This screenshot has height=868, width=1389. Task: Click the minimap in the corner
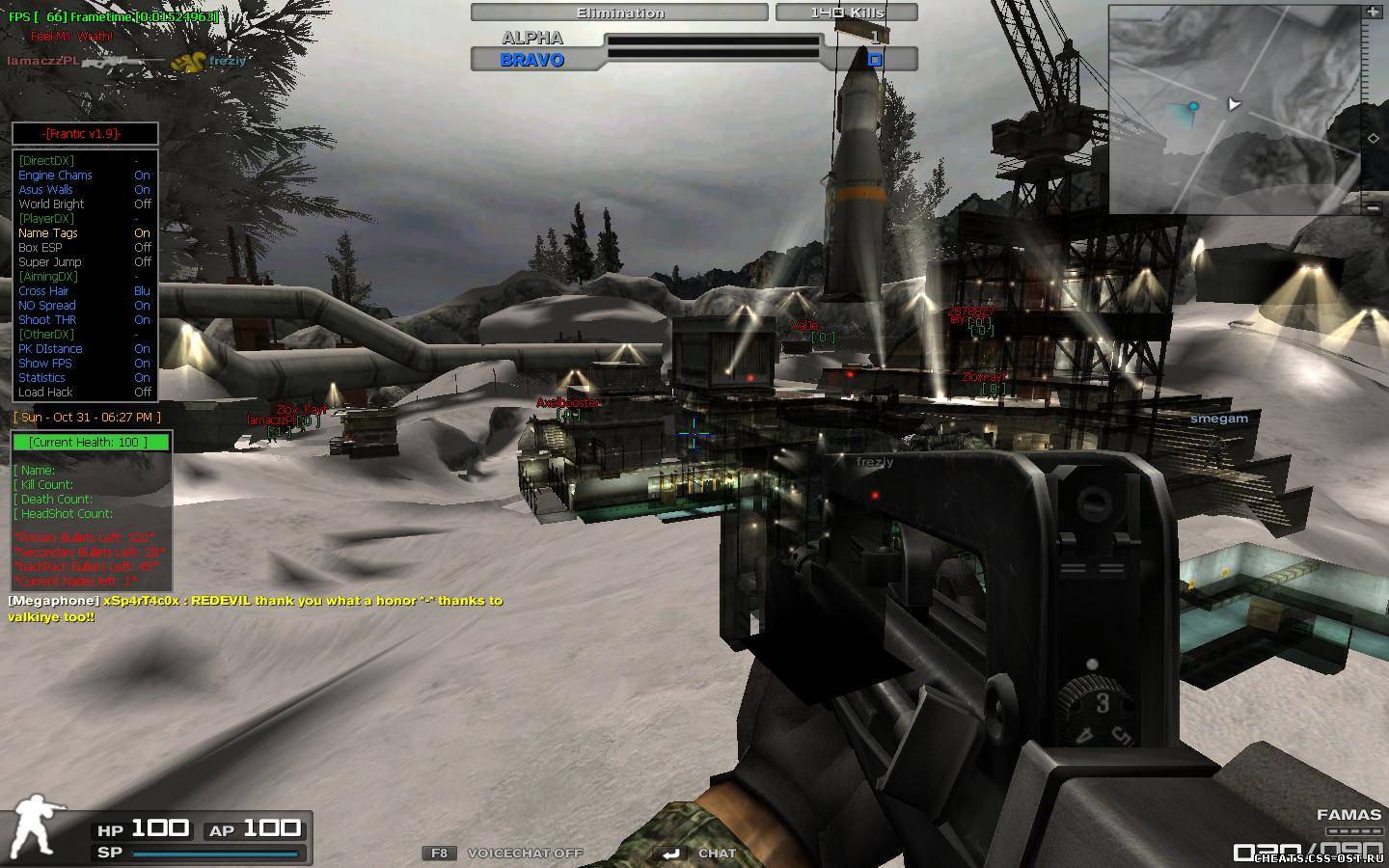[1235, 109]
